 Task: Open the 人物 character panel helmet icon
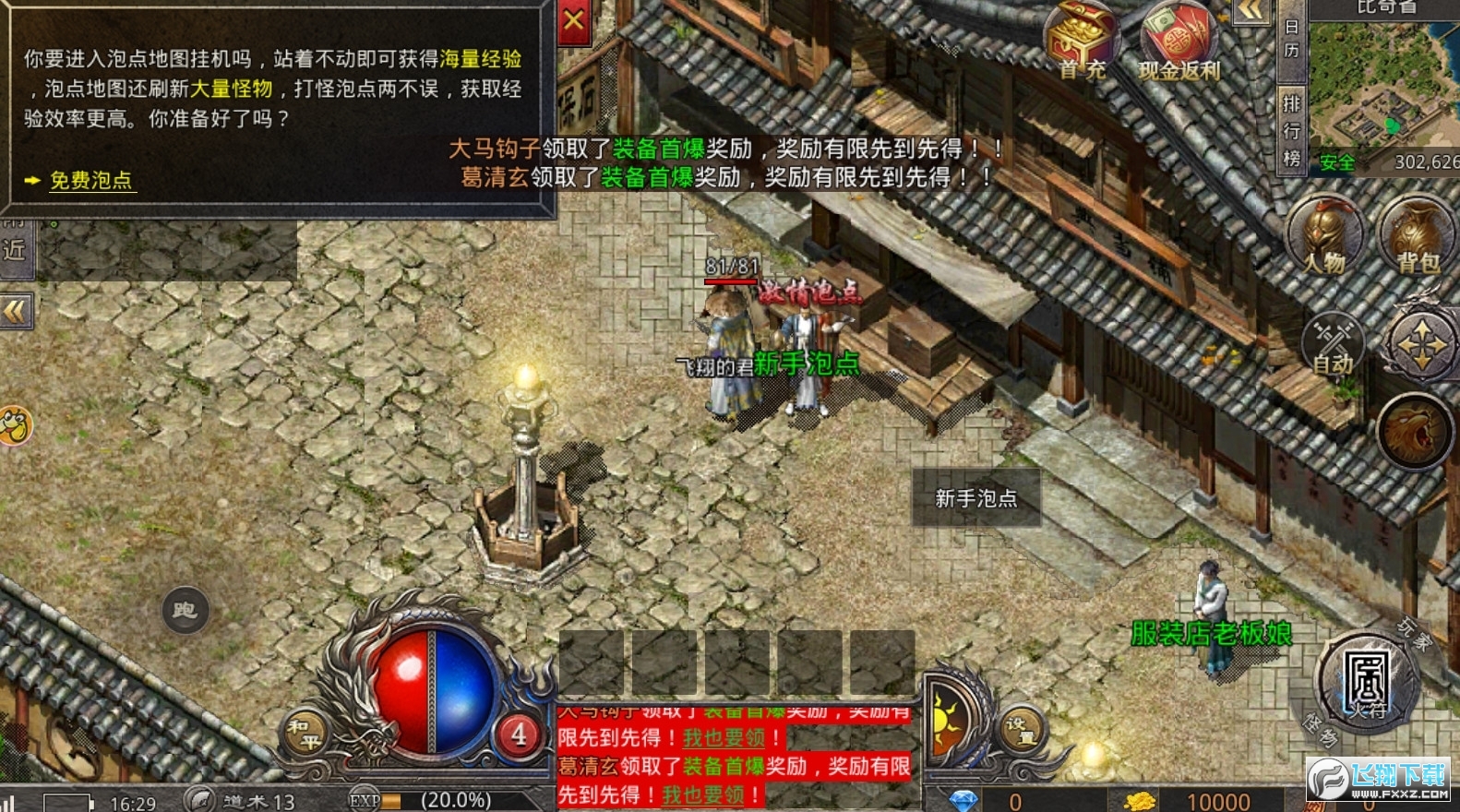(x=1325, y=238)
